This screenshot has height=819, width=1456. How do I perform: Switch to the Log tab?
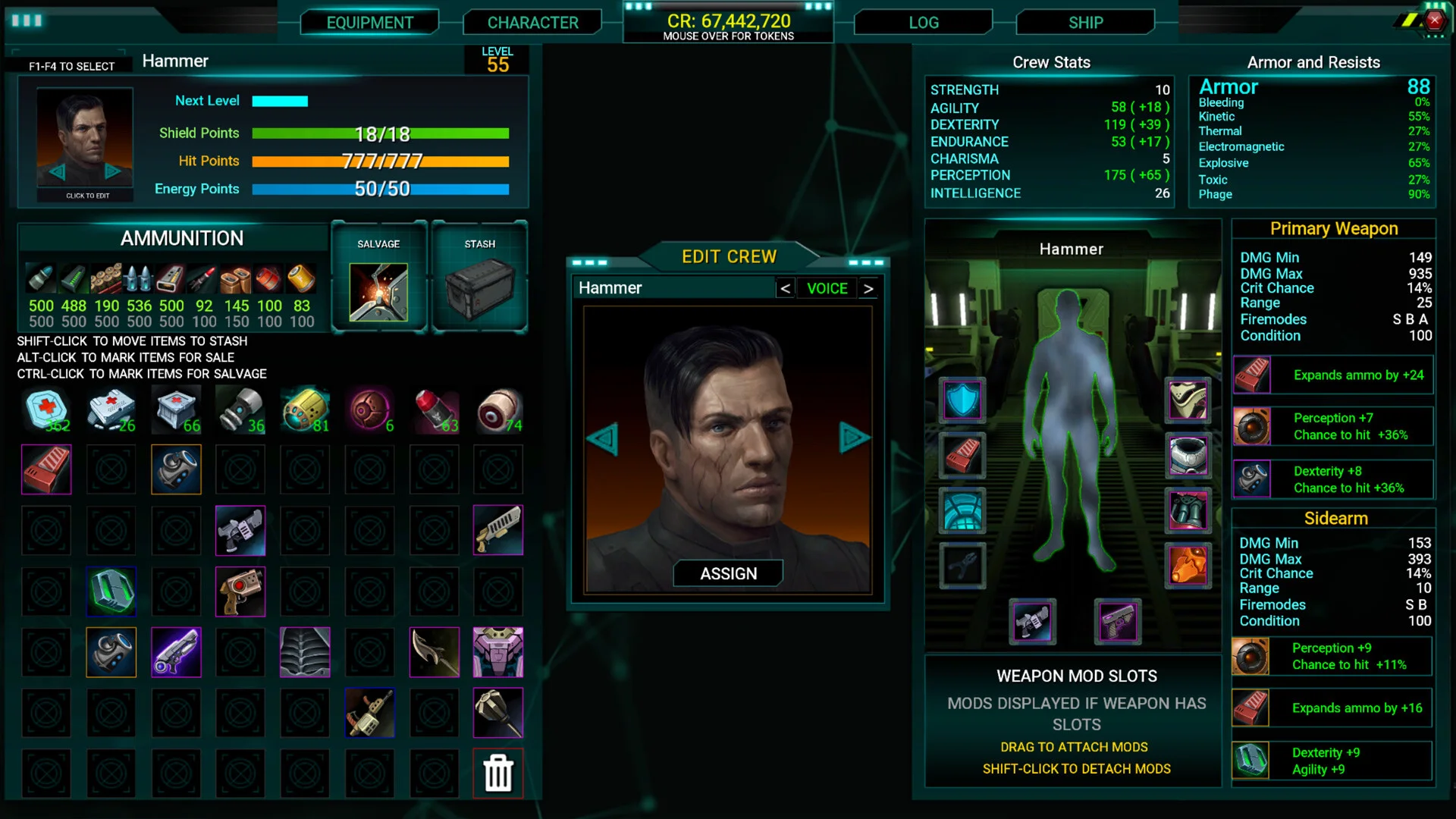click(923, 23)
